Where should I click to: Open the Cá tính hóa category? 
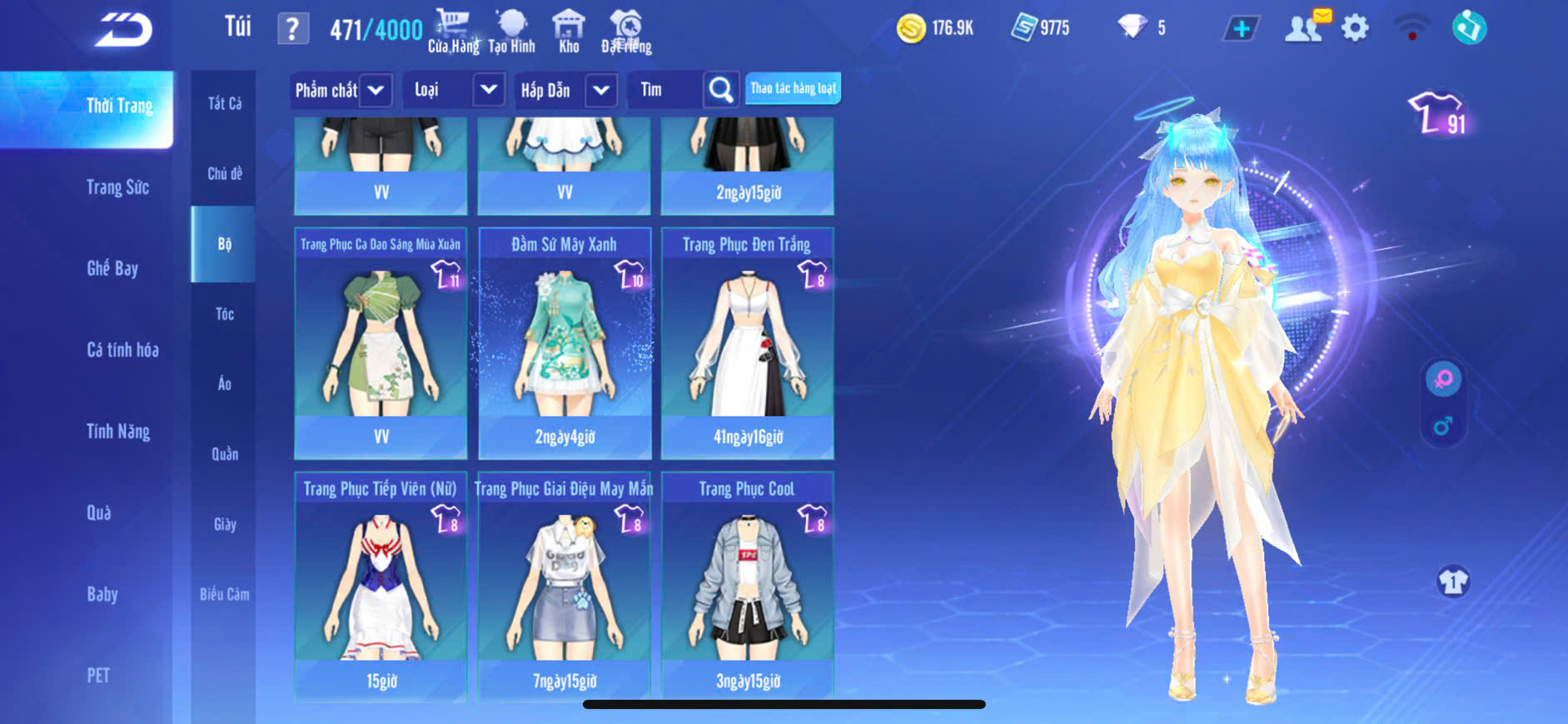click(122, 350)
